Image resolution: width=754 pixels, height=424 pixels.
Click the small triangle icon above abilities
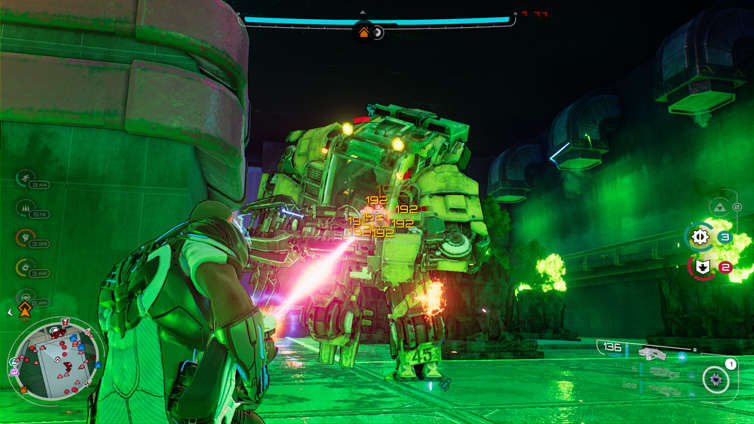pos(718,207)
